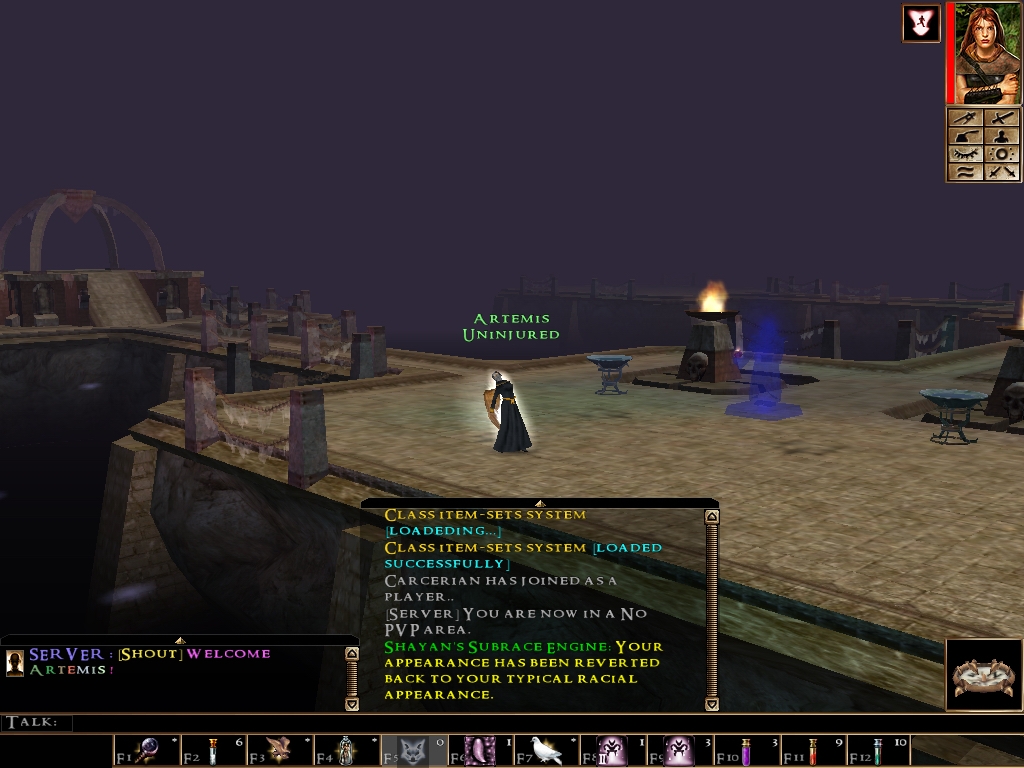
Task: Click the rest campfire button
Action: [x=983, y=676]
